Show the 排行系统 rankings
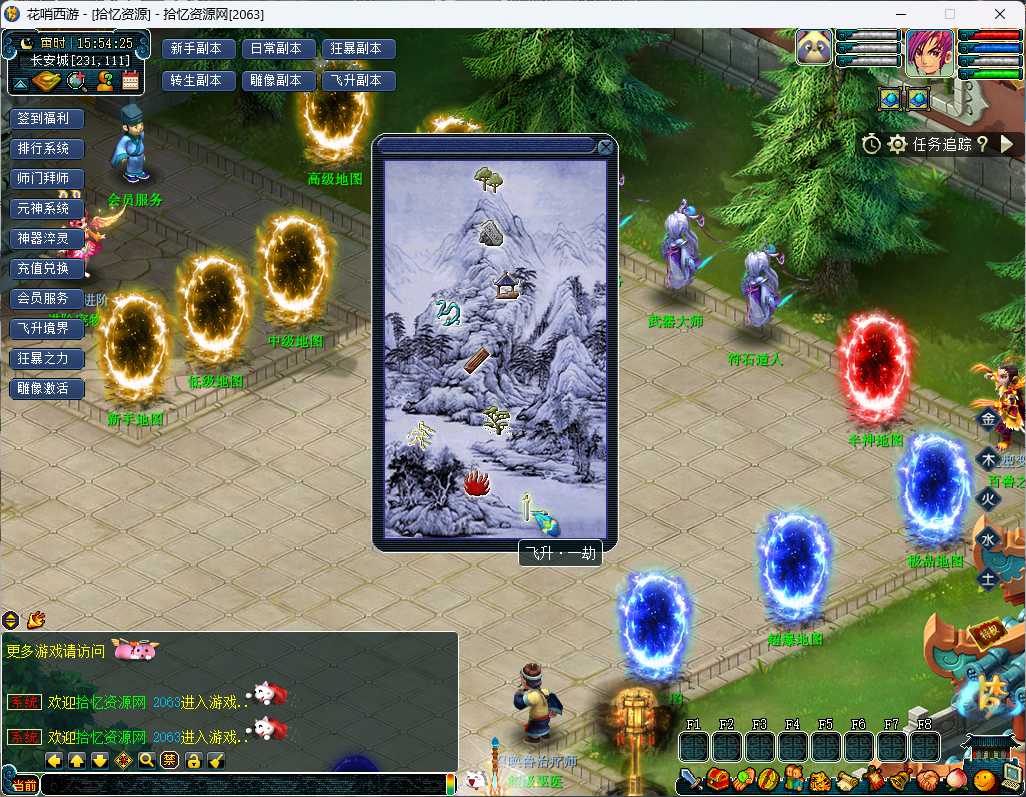Image resolution: width=1026 pixels, height=797 pixels. [46, 148]
